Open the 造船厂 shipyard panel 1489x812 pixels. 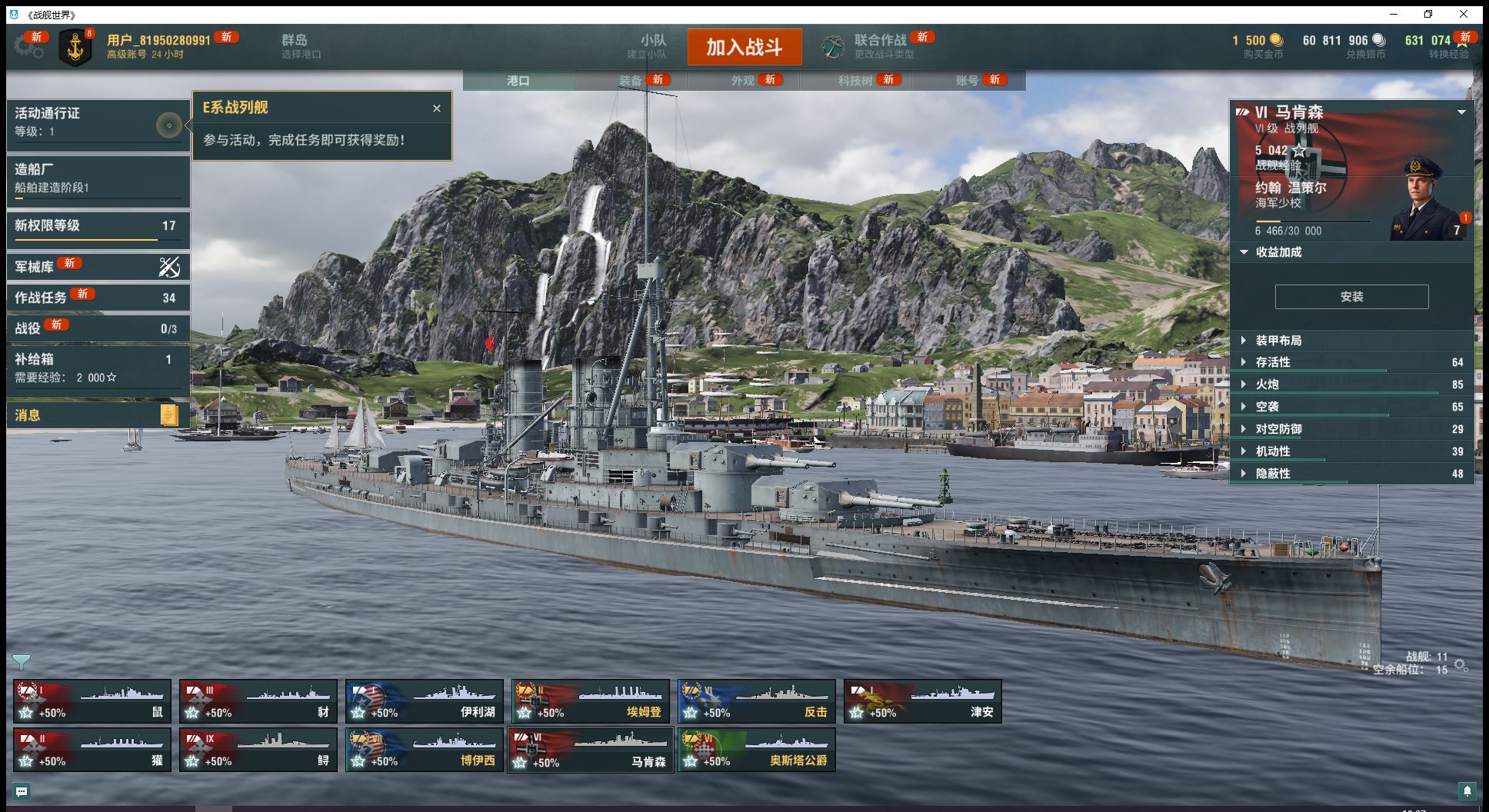pyautogui.click(x=98, y=178)
